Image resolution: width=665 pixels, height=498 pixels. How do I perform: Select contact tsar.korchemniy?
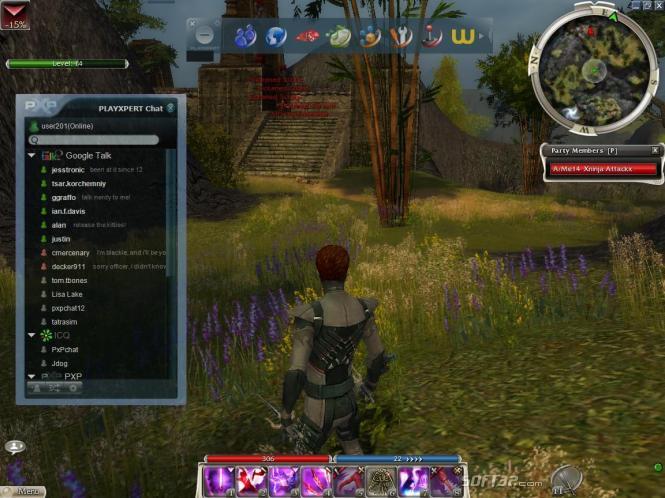pyautogui.click(x=81, y=183)
